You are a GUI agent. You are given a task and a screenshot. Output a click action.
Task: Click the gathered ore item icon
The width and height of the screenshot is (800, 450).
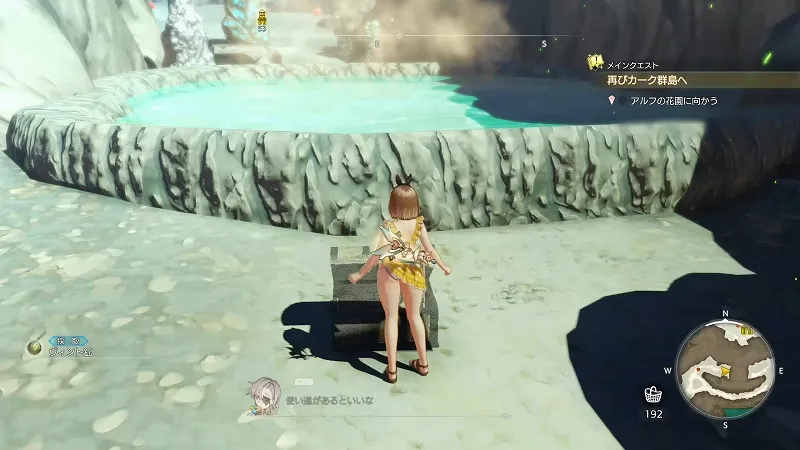34,348
